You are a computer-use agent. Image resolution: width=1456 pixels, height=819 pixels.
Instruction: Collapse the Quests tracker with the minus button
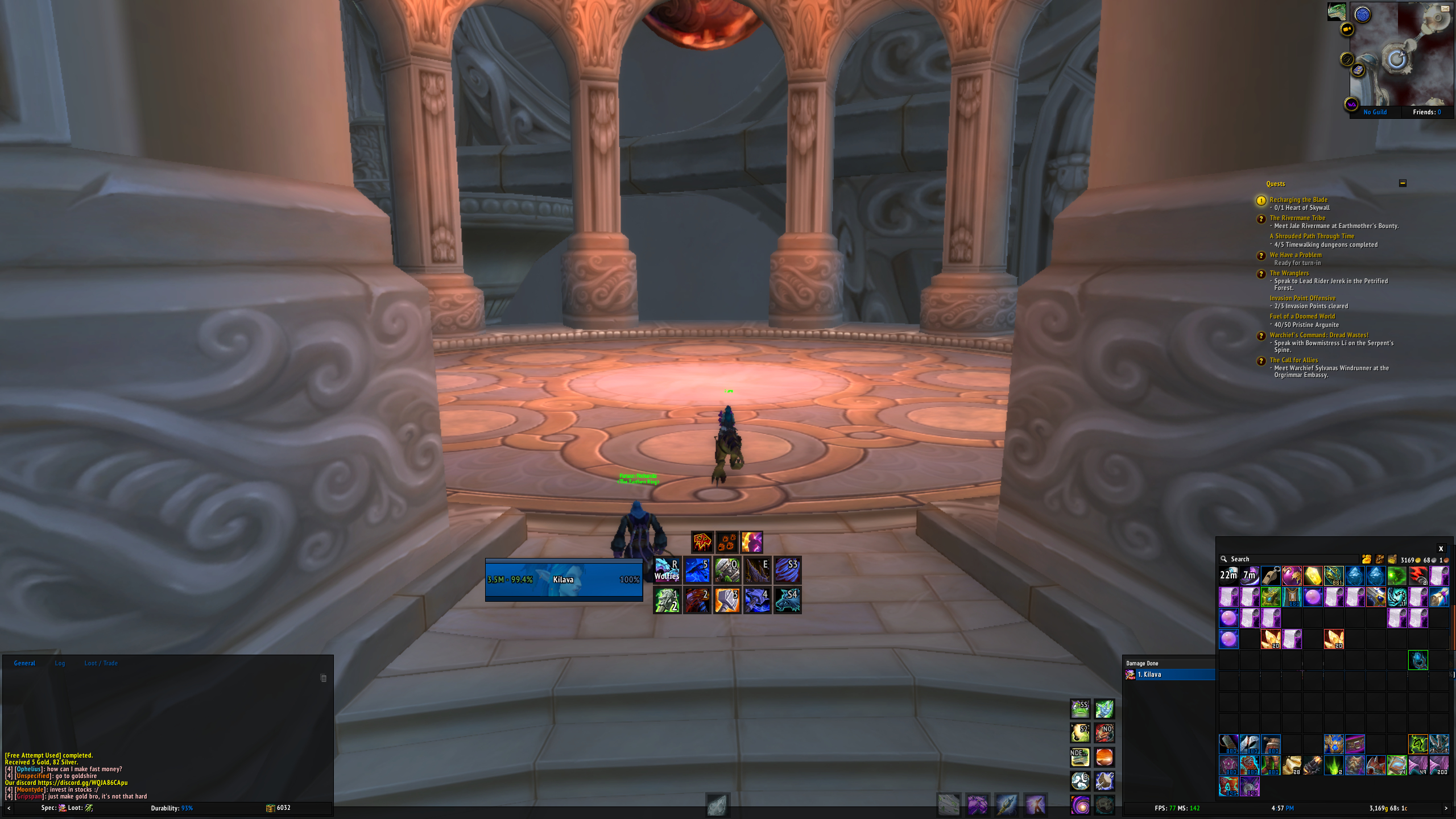pyautogui.click(x=1403, y=183)
